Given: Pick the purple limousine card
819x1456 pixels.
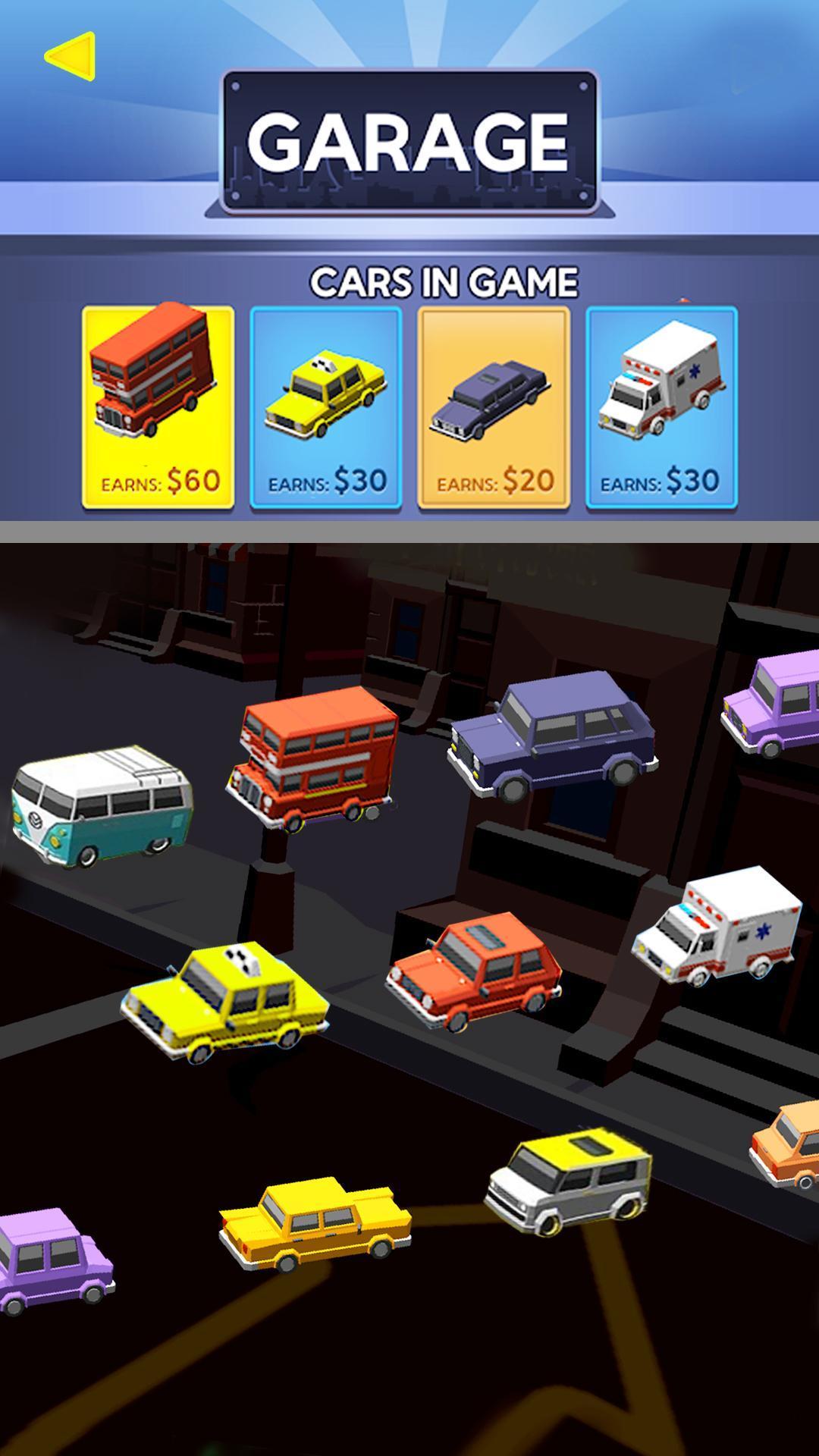Looking at the screenshot, I should [493, 407].
